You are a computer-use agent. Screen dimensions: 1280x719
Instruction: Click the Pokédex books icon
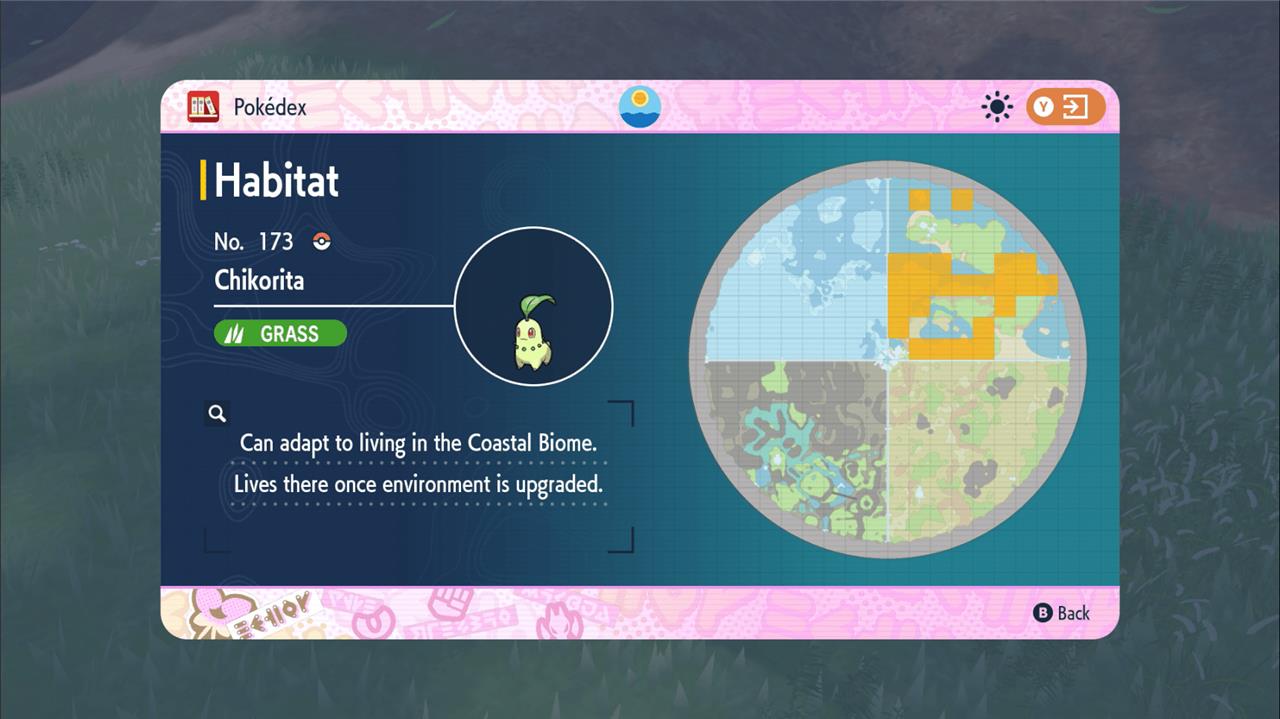point(203,107)
